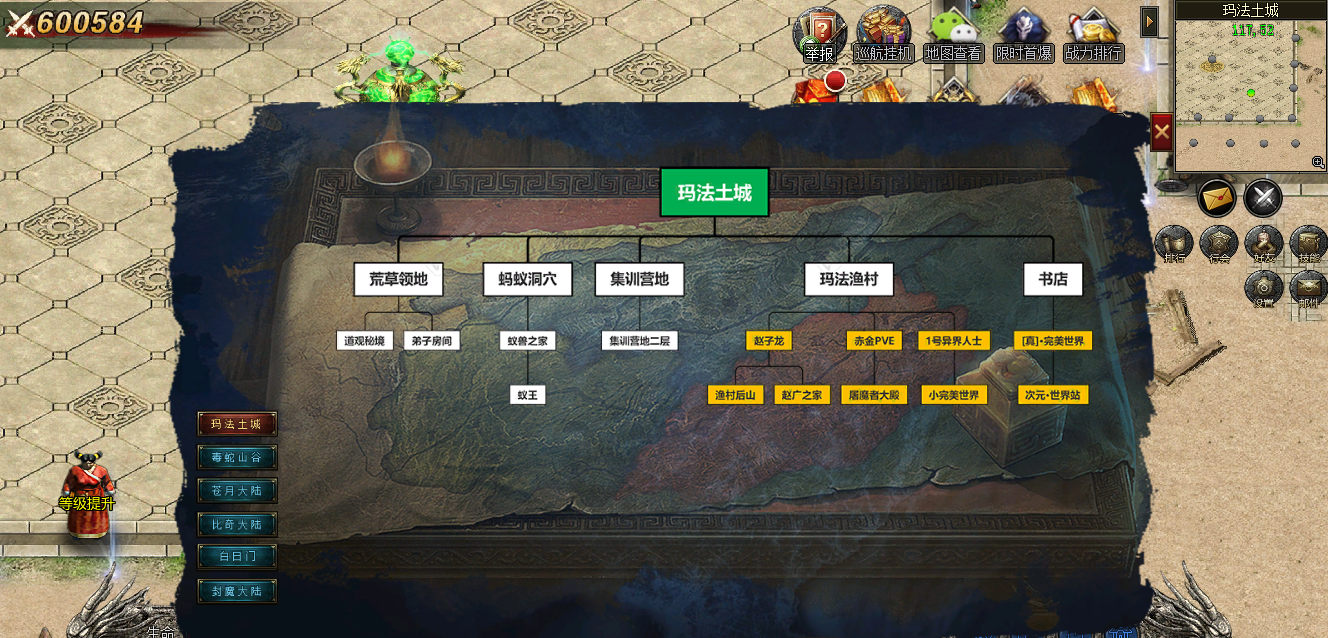Activate 巡航挂机 auto-cruise
Image resolution: width=1328 pixels, height=638 pixels.
[x=883, y=35]
